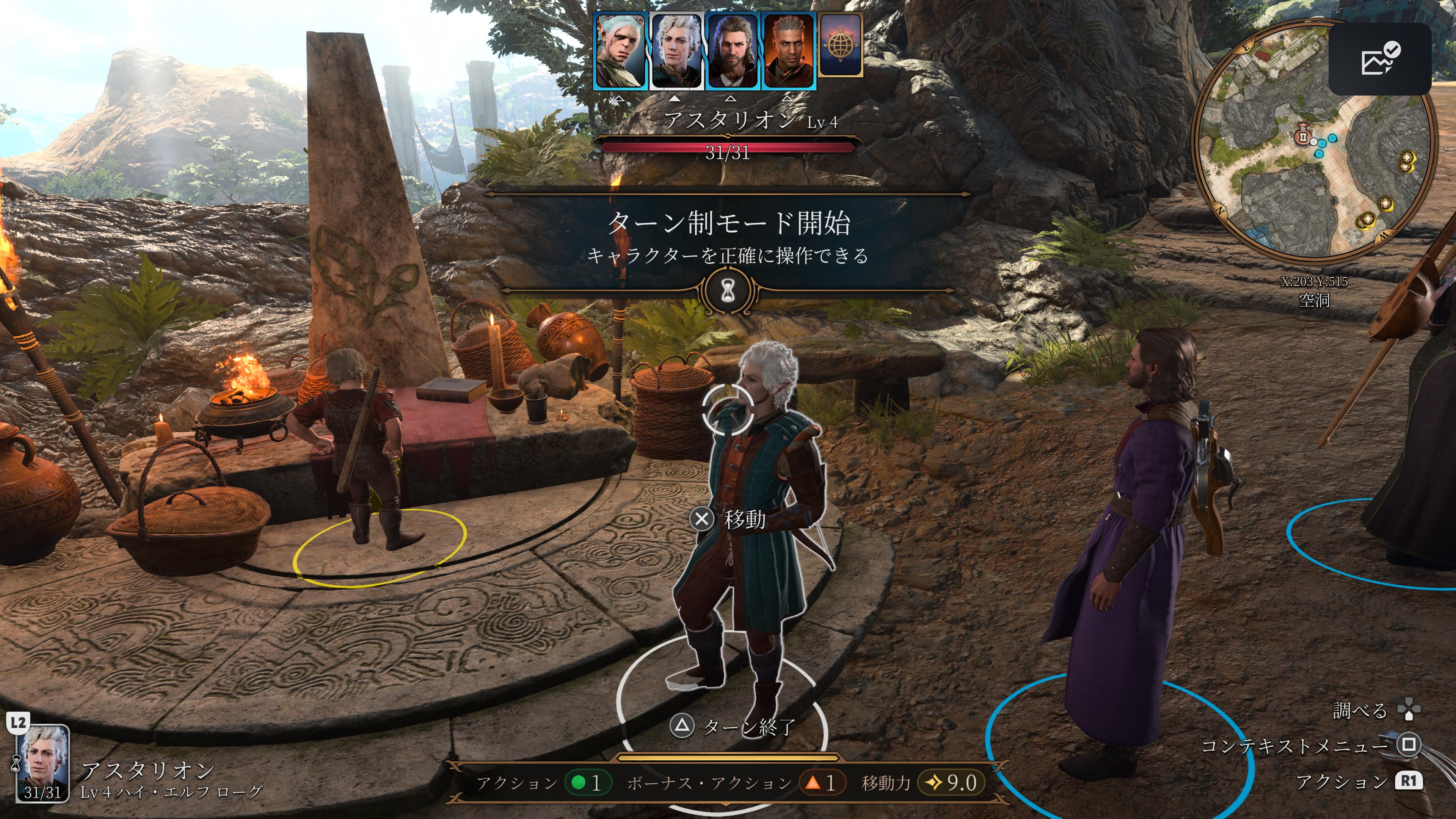Click the red trader marker on the minimap
1456x819 pixels.
[1302, 136]
